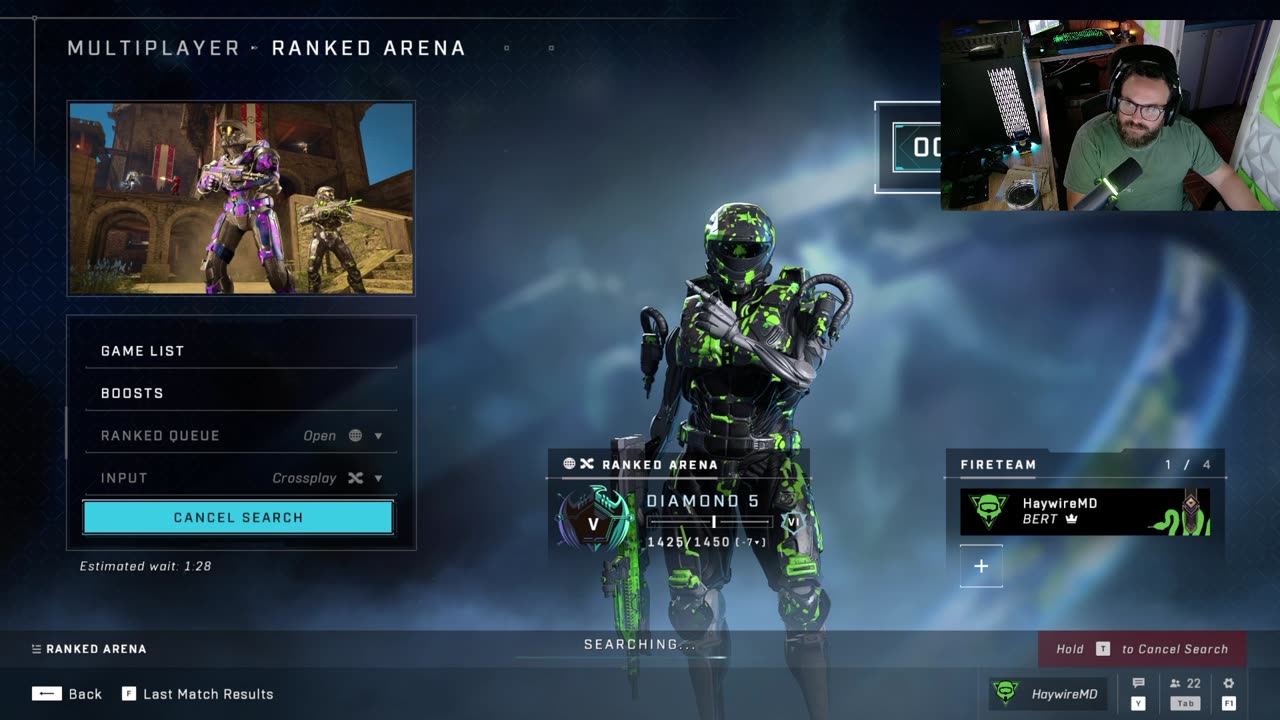This screenshot has height=720, width=1280.
Task: Open the friends list social icon
Action: [x=1185, y=684]
